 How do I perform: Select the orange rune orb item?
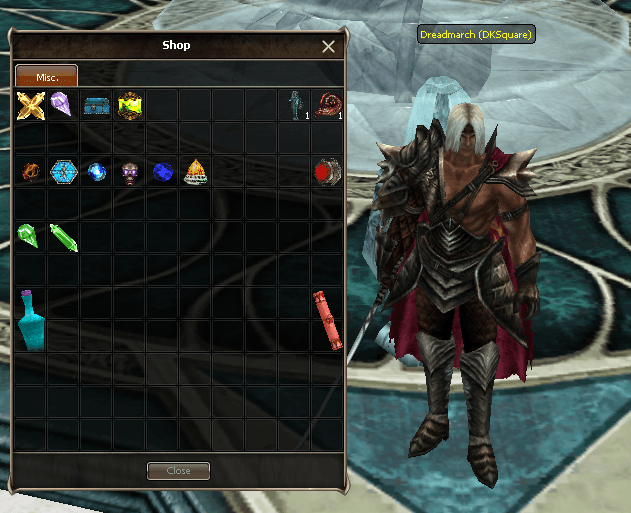tap(31, 171)
